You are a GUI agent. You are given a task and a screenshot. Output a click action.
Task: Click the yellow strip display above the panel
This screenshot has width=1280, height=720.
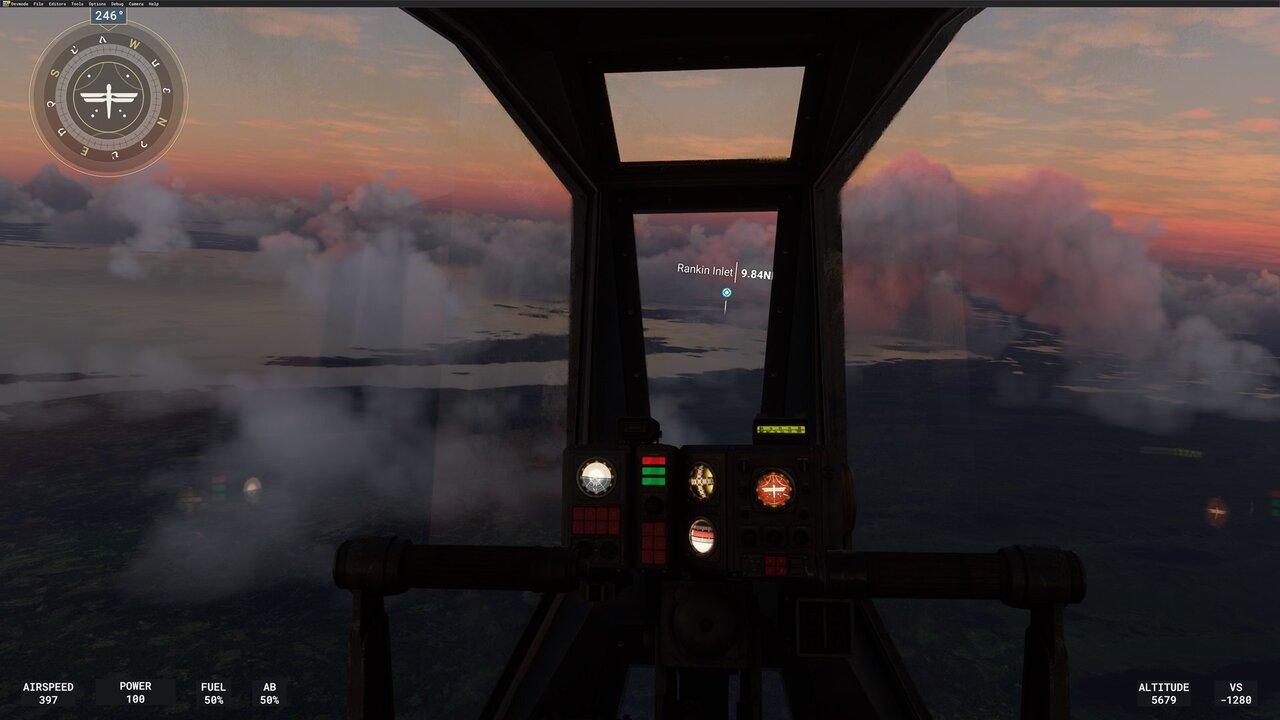(x=780, y=430)
